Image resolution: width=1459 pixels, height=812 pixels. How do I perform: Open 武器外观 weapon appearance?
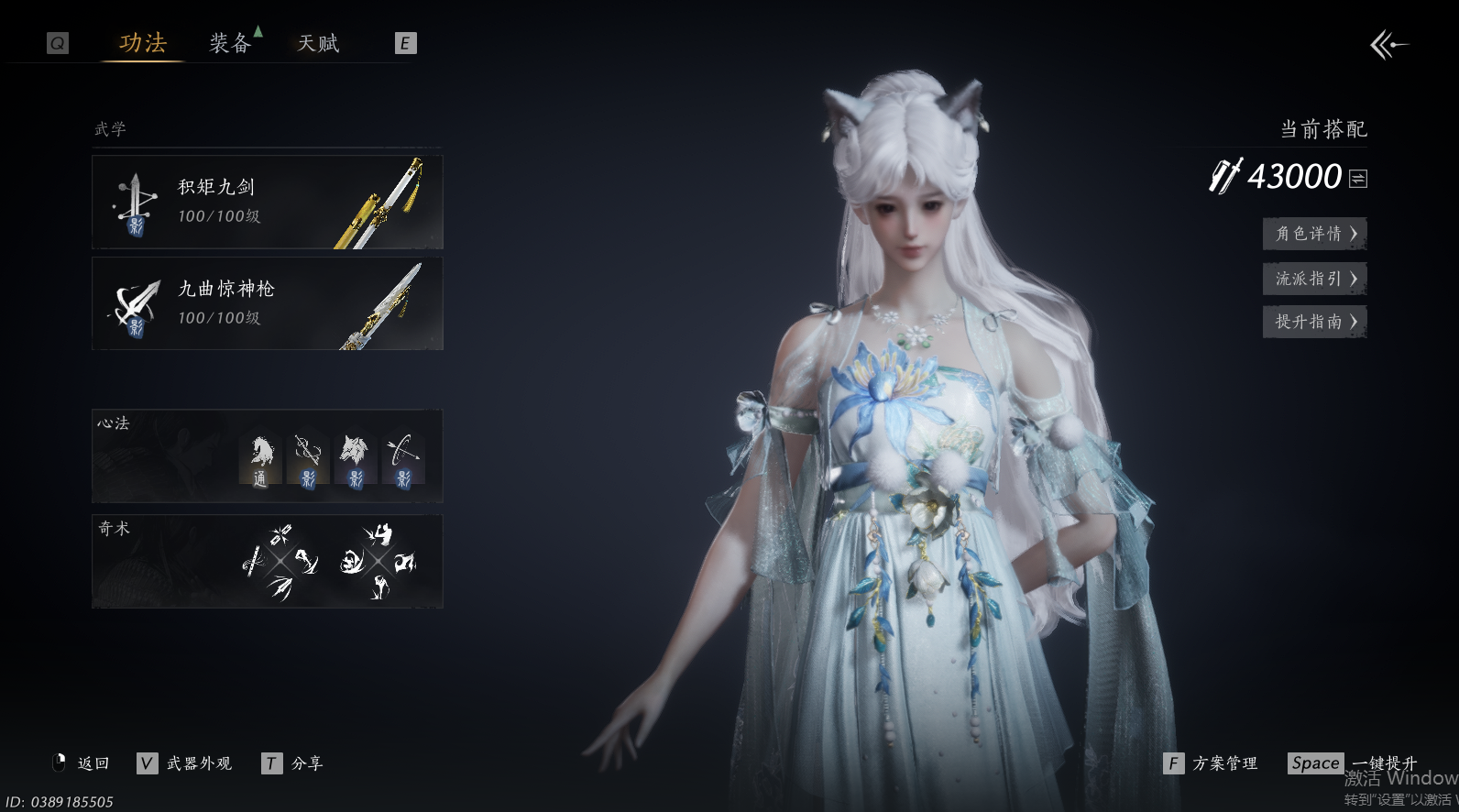tap(198, 763)
